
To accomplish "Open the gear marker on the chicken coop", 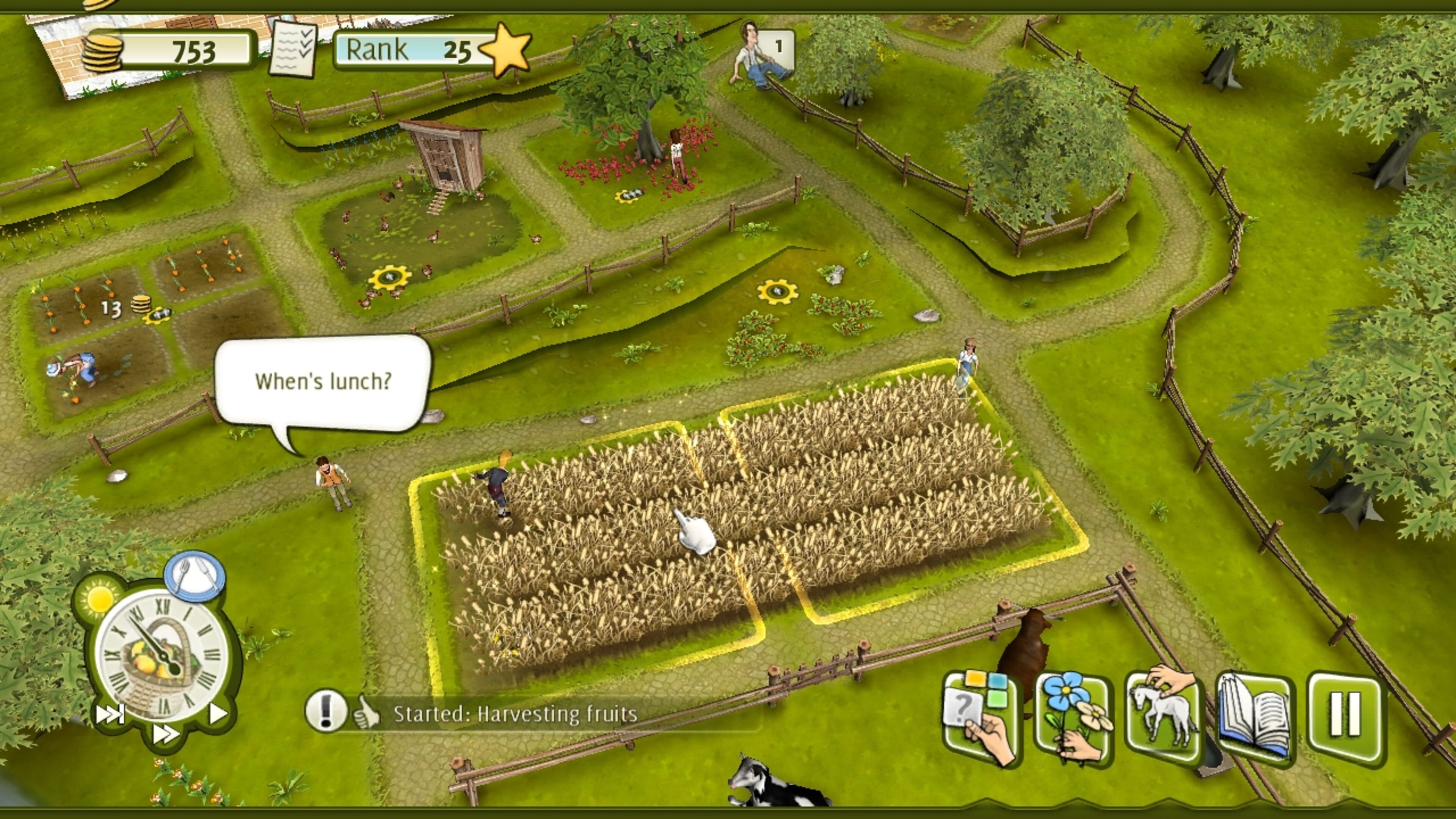I will click(389, 278).
